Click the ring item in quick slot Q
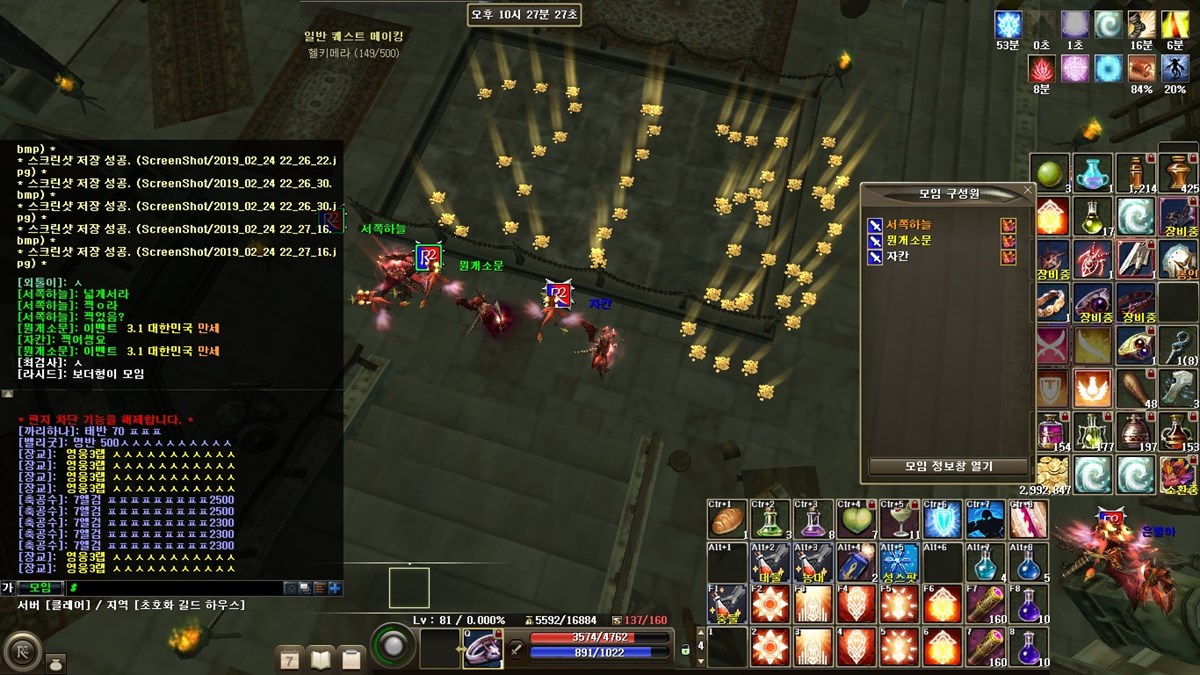This screenshot has height=675, width=1200. pos(483,649)
